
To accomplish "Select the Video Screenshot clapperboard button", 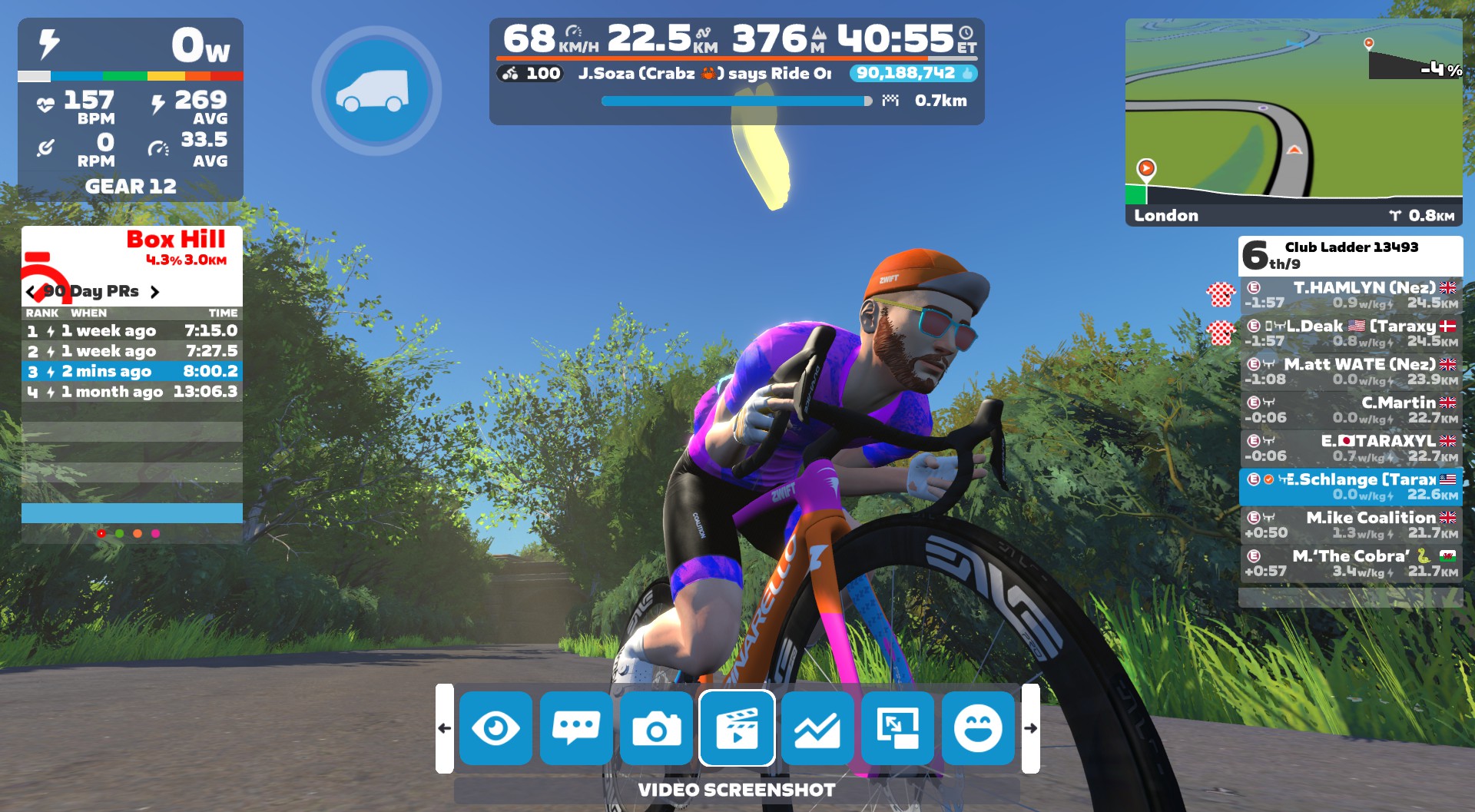I will click(737, 728).
